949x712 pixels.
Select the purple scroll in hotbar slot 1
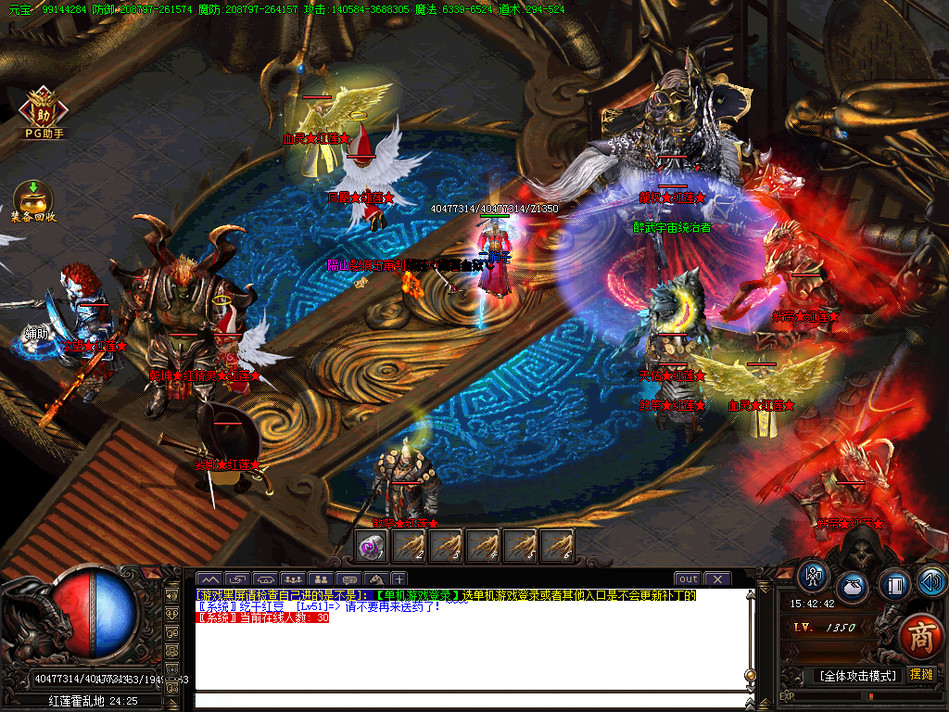[x=372, y=545]
